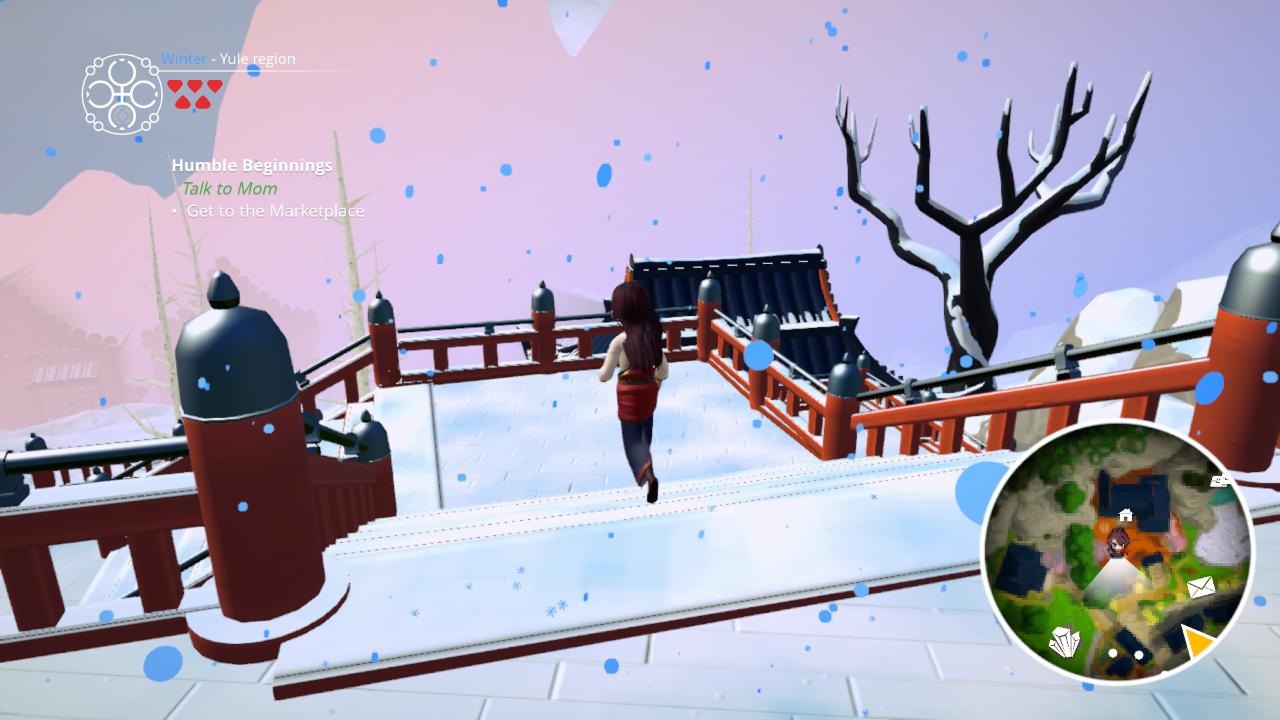Select the house icon on the minimap

(x=1126, y=513)
